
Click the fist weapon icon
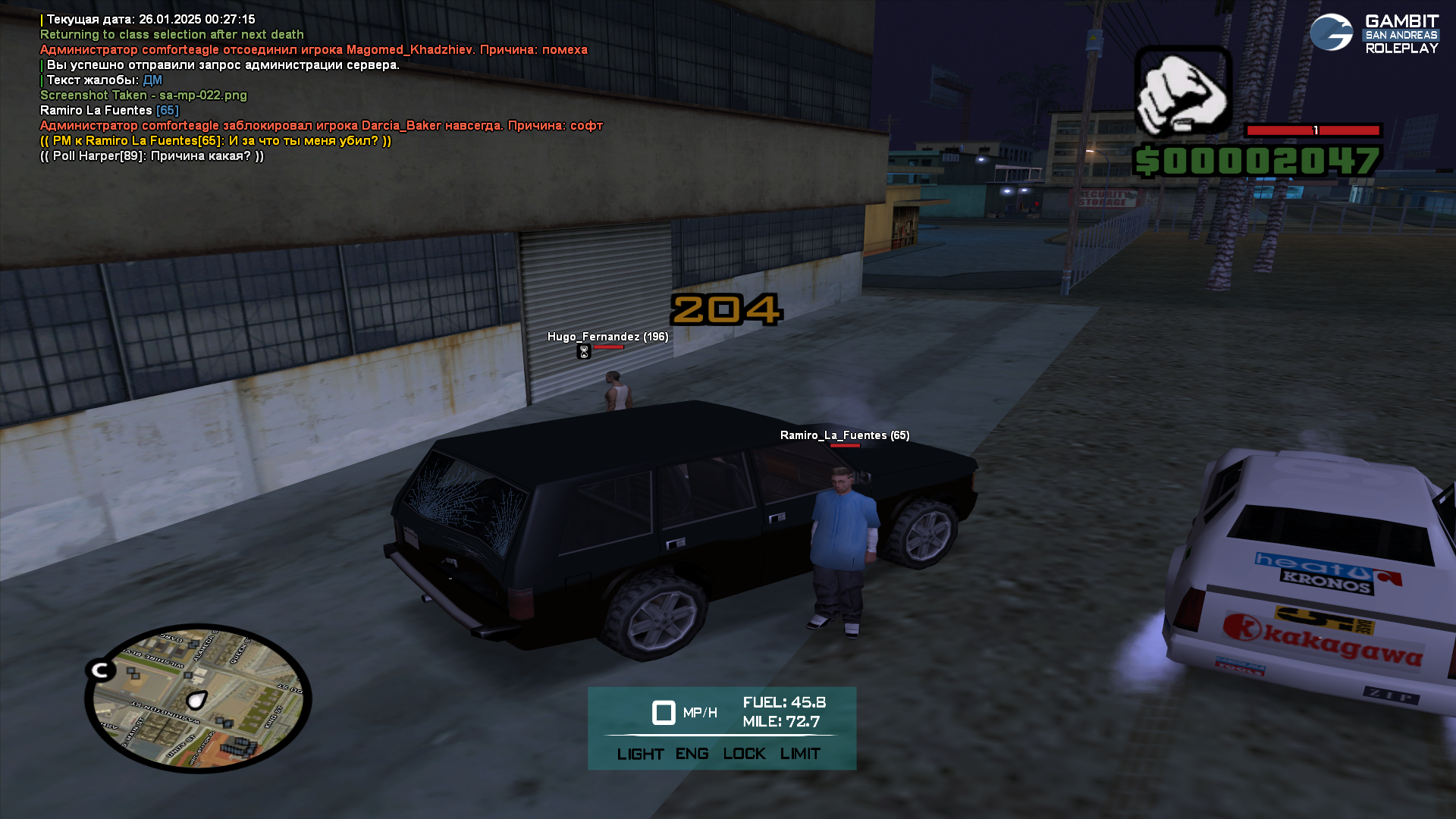coord(1181,91)
